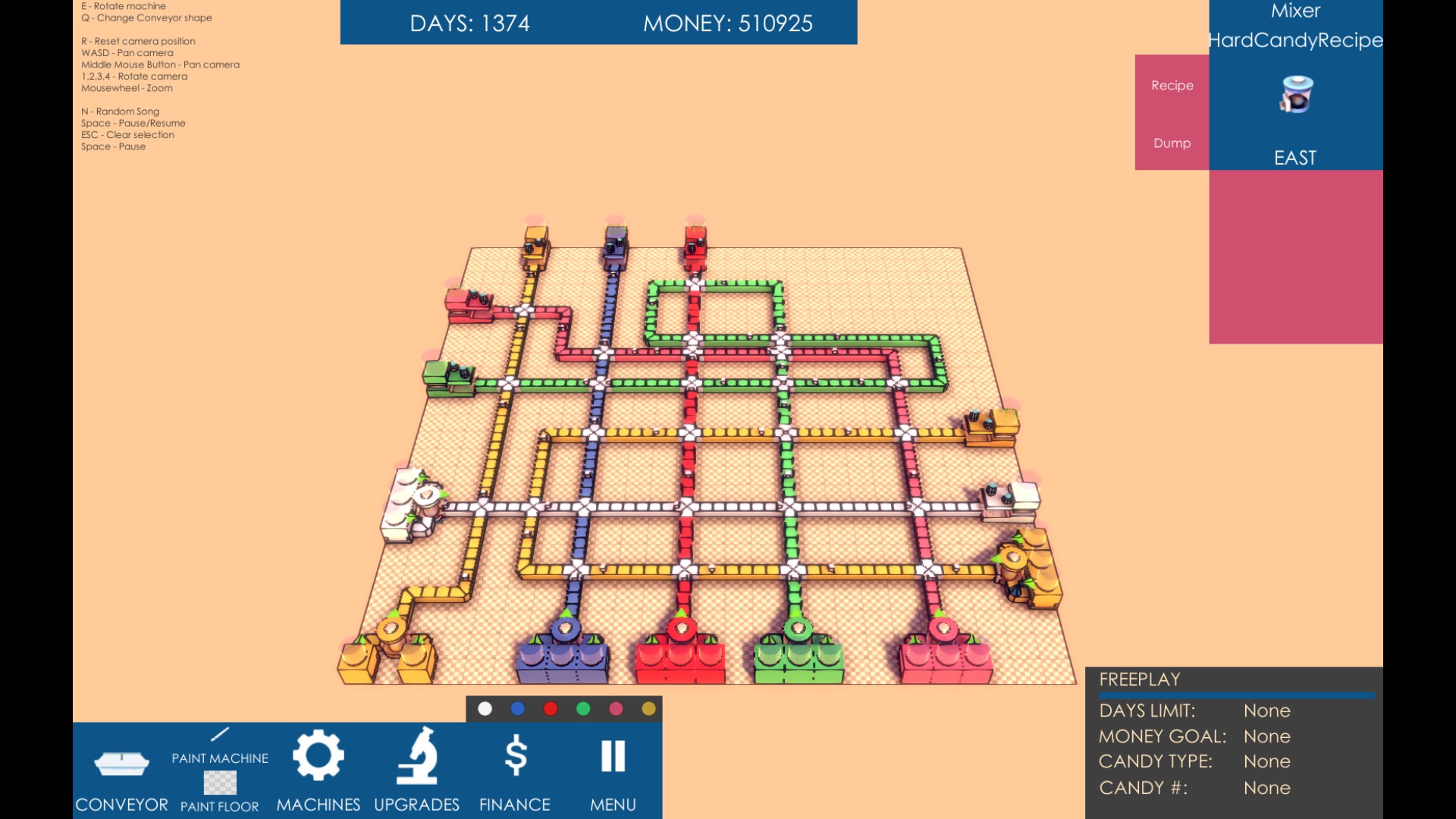Open the Finance screen

(x=516, y=766)
